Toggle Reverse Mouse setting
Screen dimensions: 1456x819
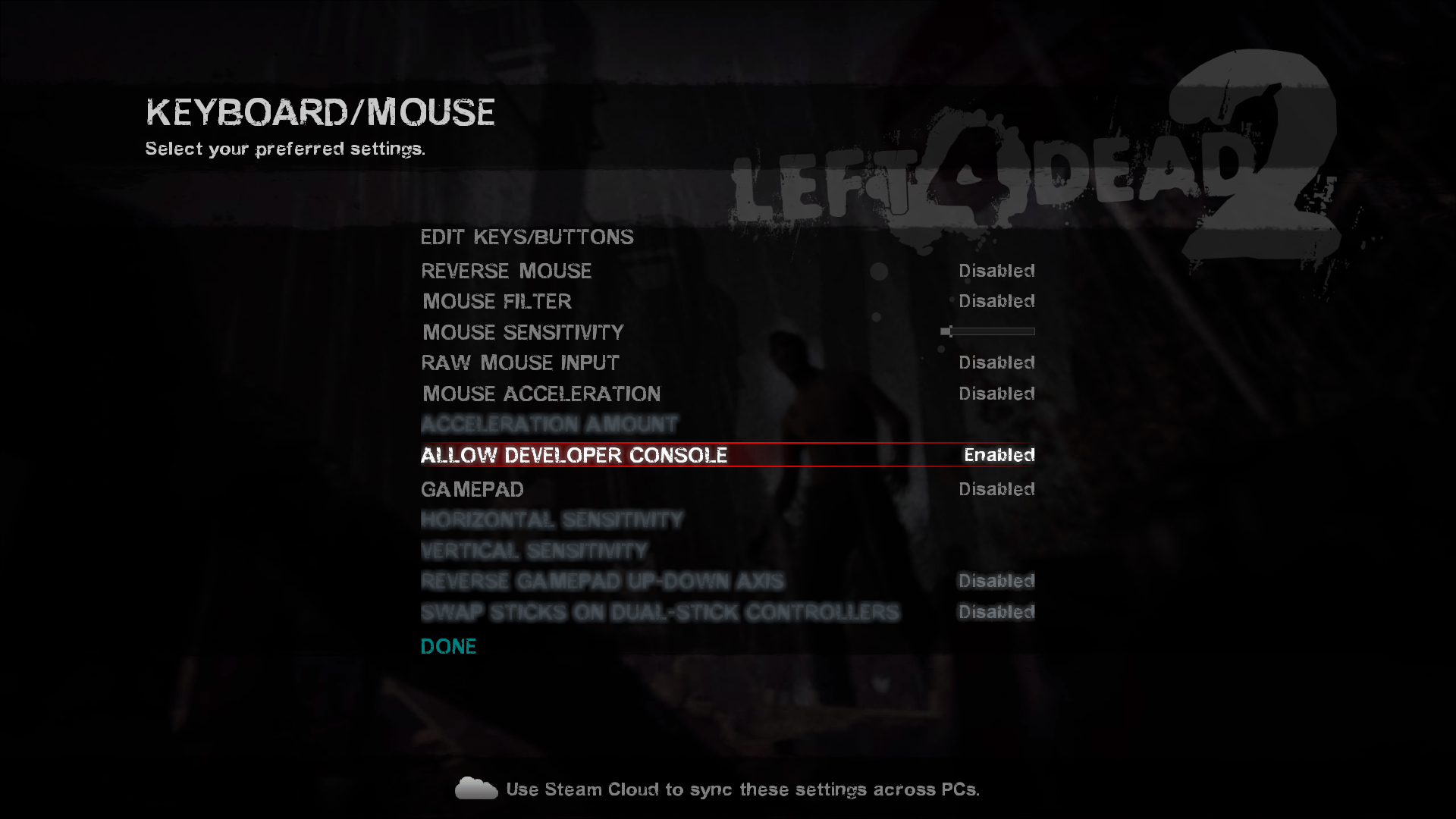pos(507,271)
